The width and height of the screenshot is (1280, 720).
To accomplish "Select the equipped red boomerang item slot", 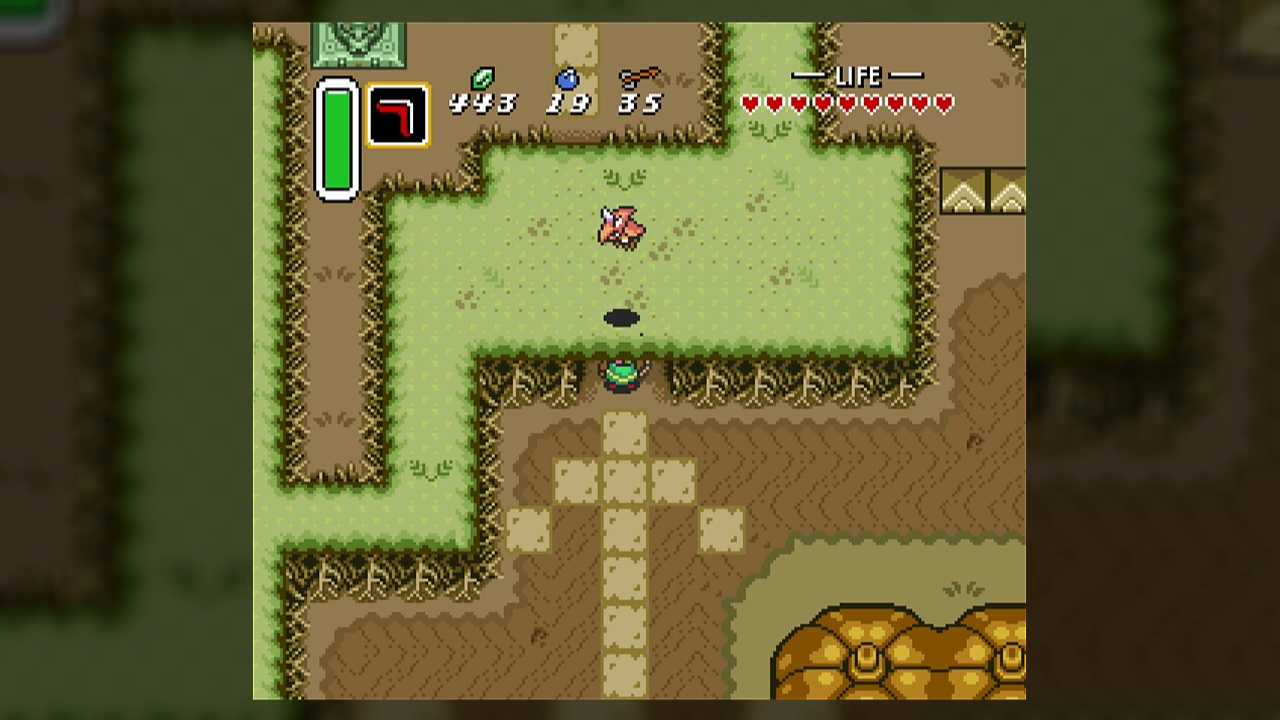I will tap(398, 116).
